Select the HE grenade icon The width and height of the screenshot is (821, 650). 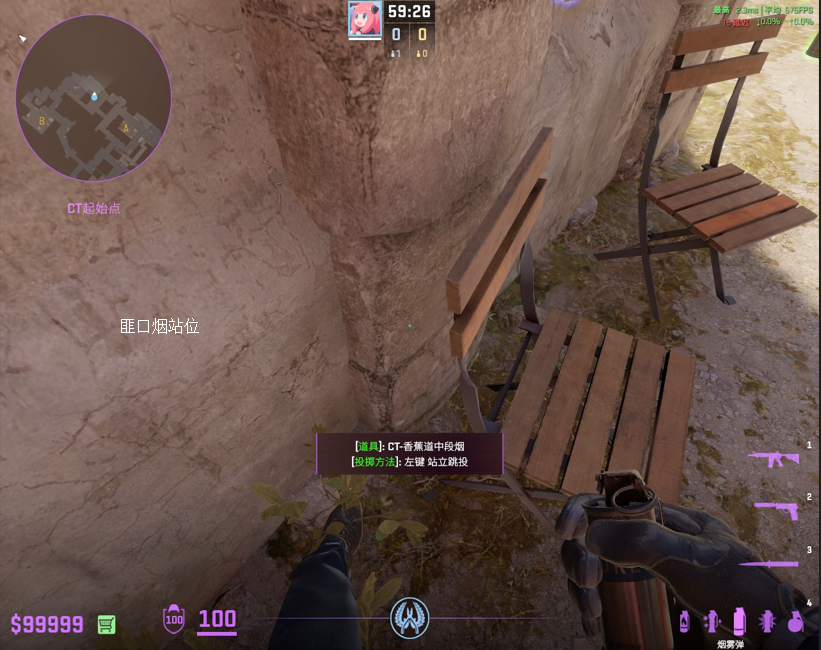[x=795, y=621]
